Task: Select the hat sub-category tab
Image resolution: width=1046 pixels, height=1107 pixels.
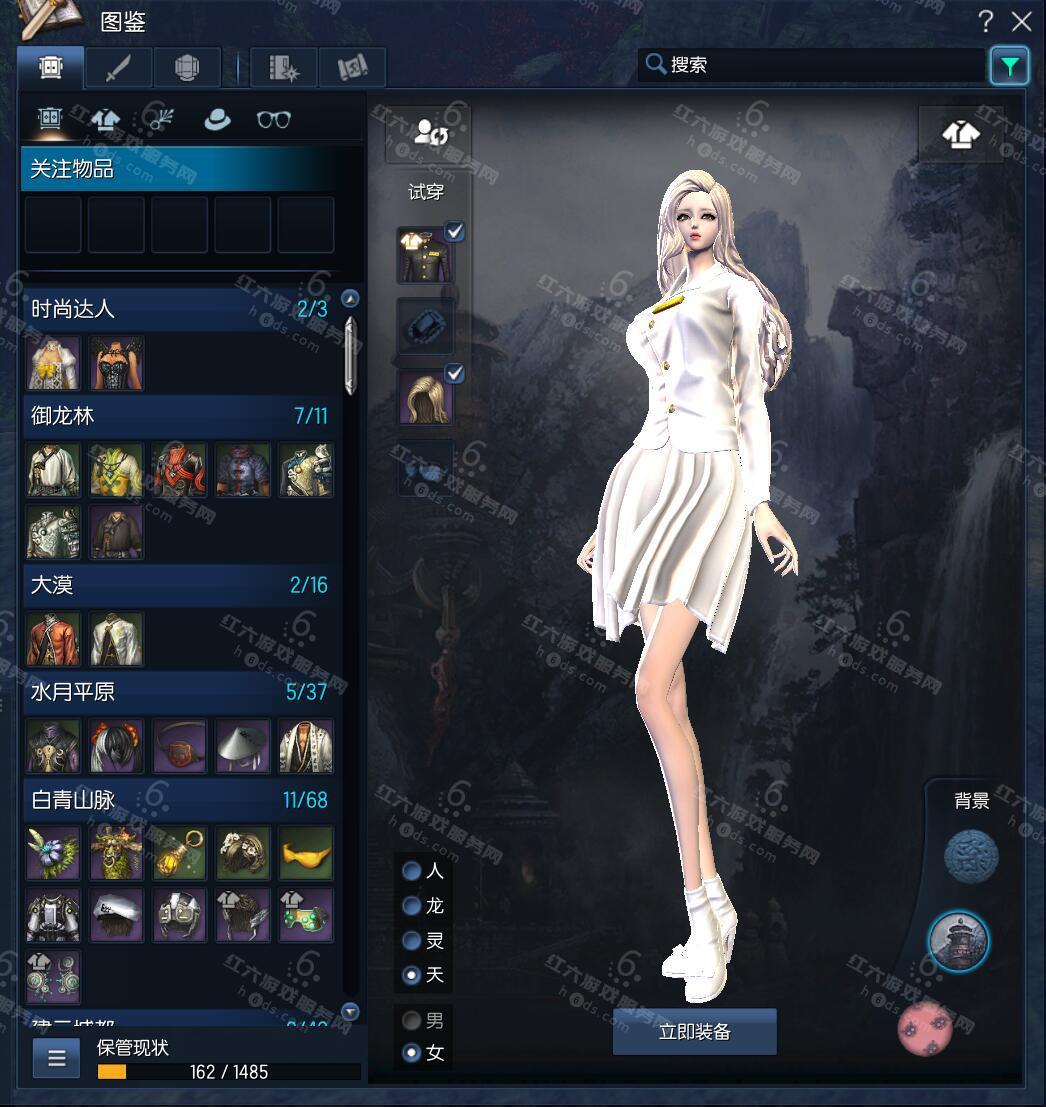Action: coord(216,120)
